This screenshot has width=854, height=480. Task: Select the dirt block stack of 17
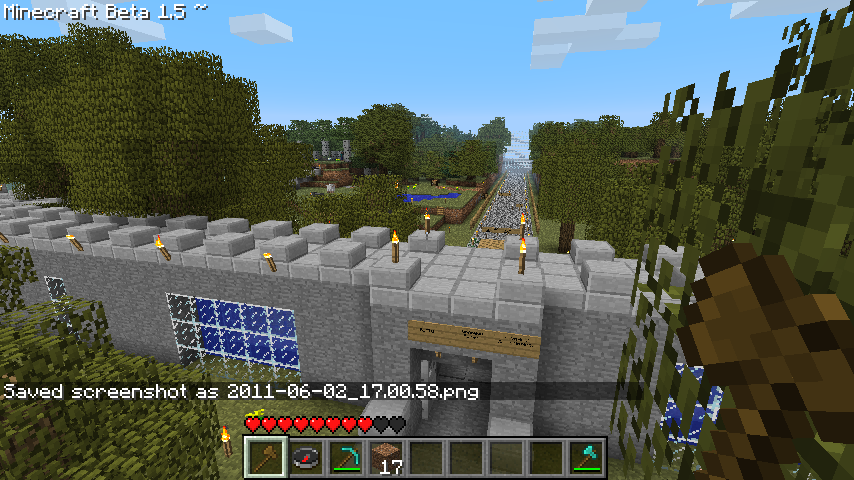(x=386, y=458)
